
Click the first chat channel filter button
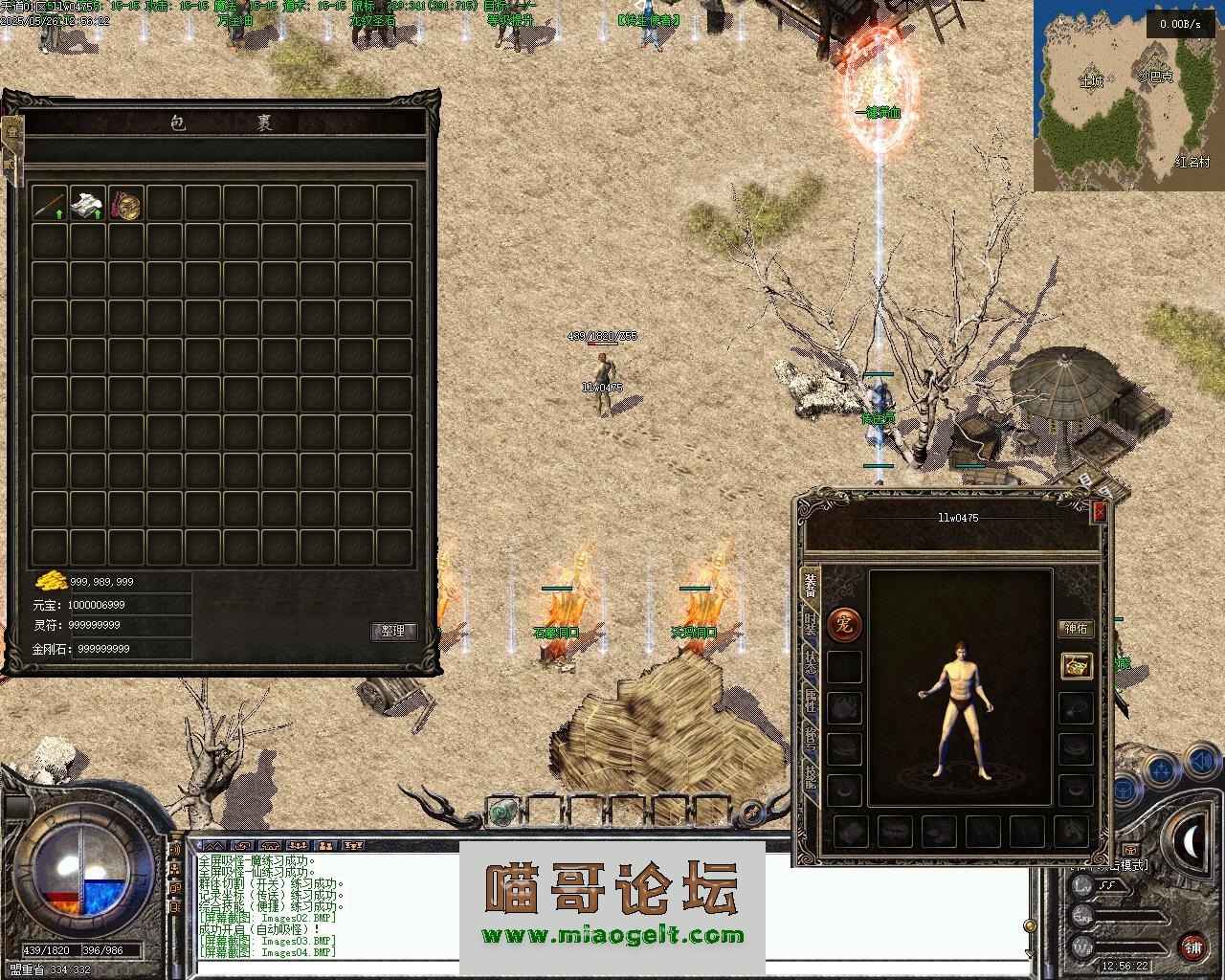215,846
